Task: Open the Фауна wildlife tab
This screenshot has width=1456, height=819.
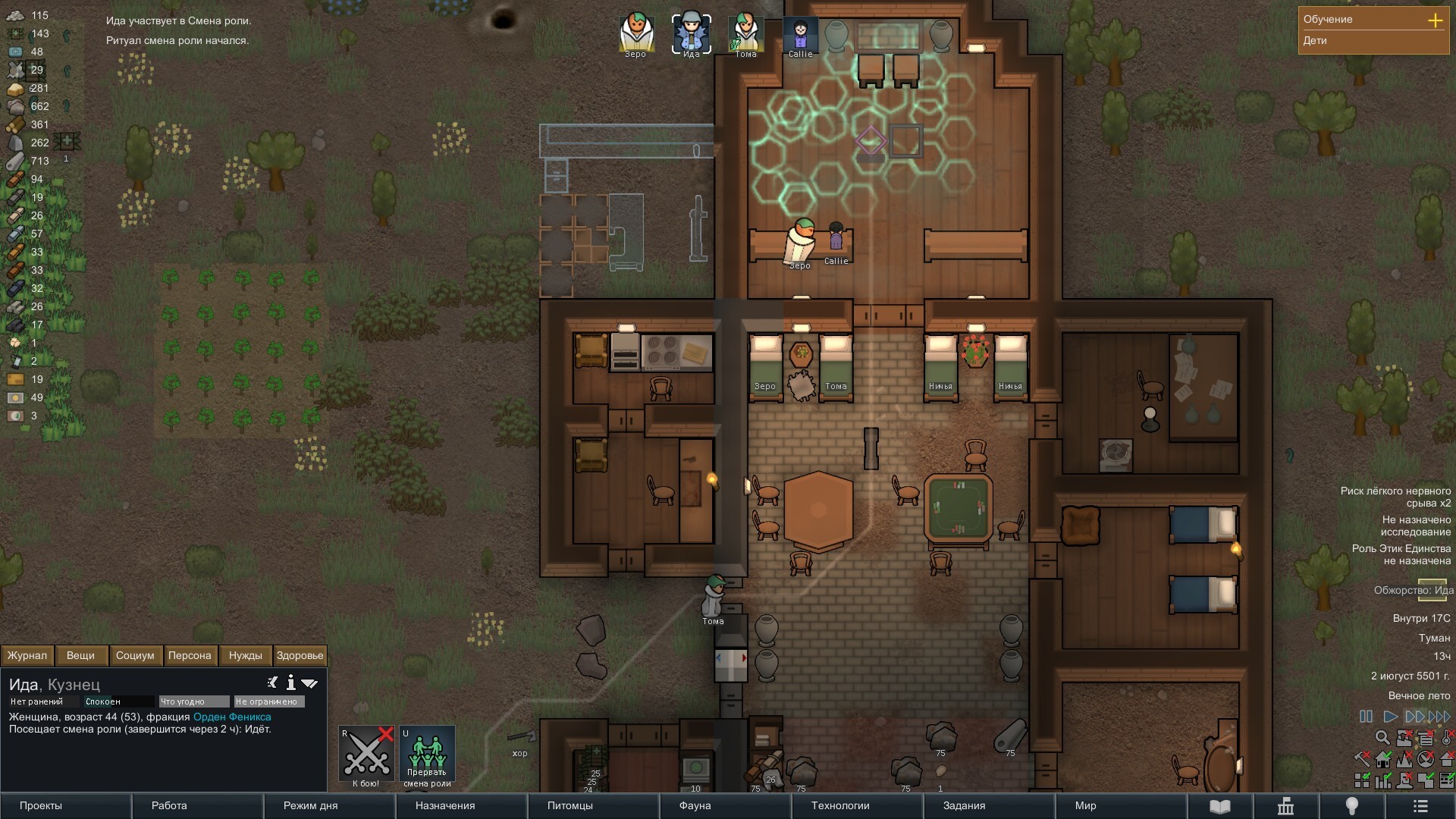Action: [725, 805]
